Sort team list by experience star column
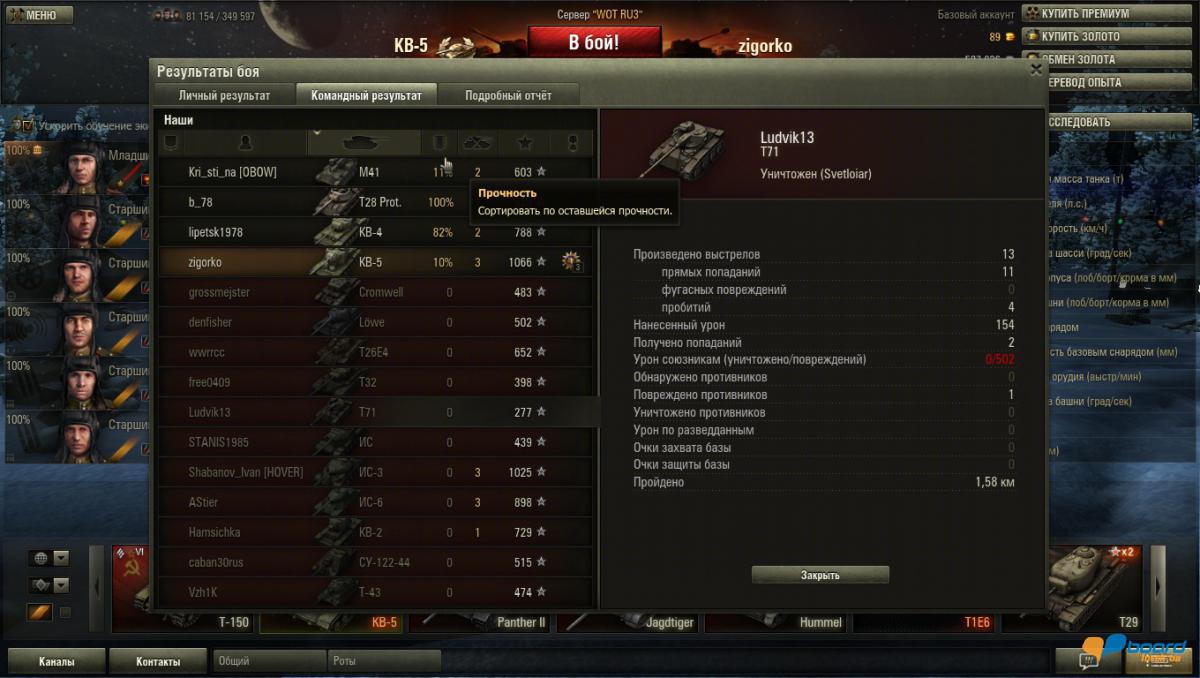 (x=526, y=143)
